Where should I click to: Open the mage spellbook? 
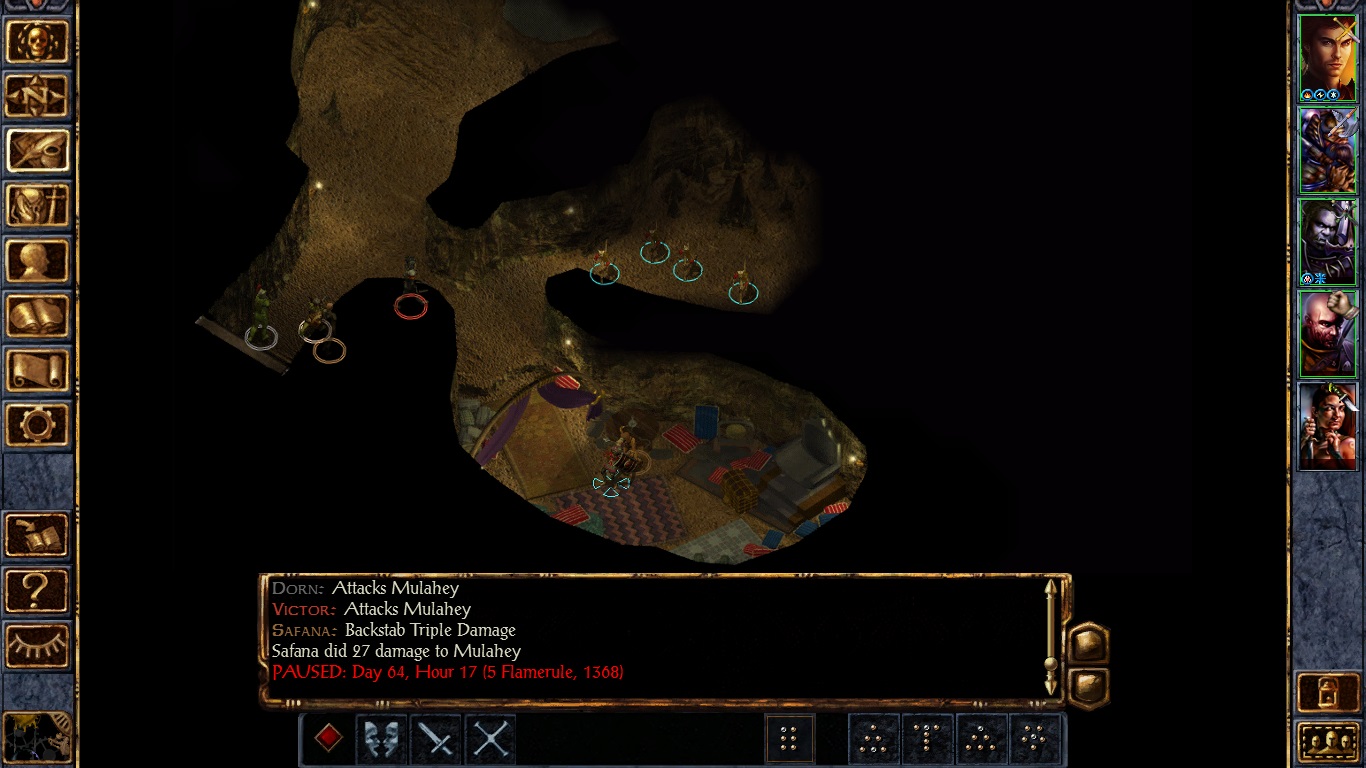point(38,316)
